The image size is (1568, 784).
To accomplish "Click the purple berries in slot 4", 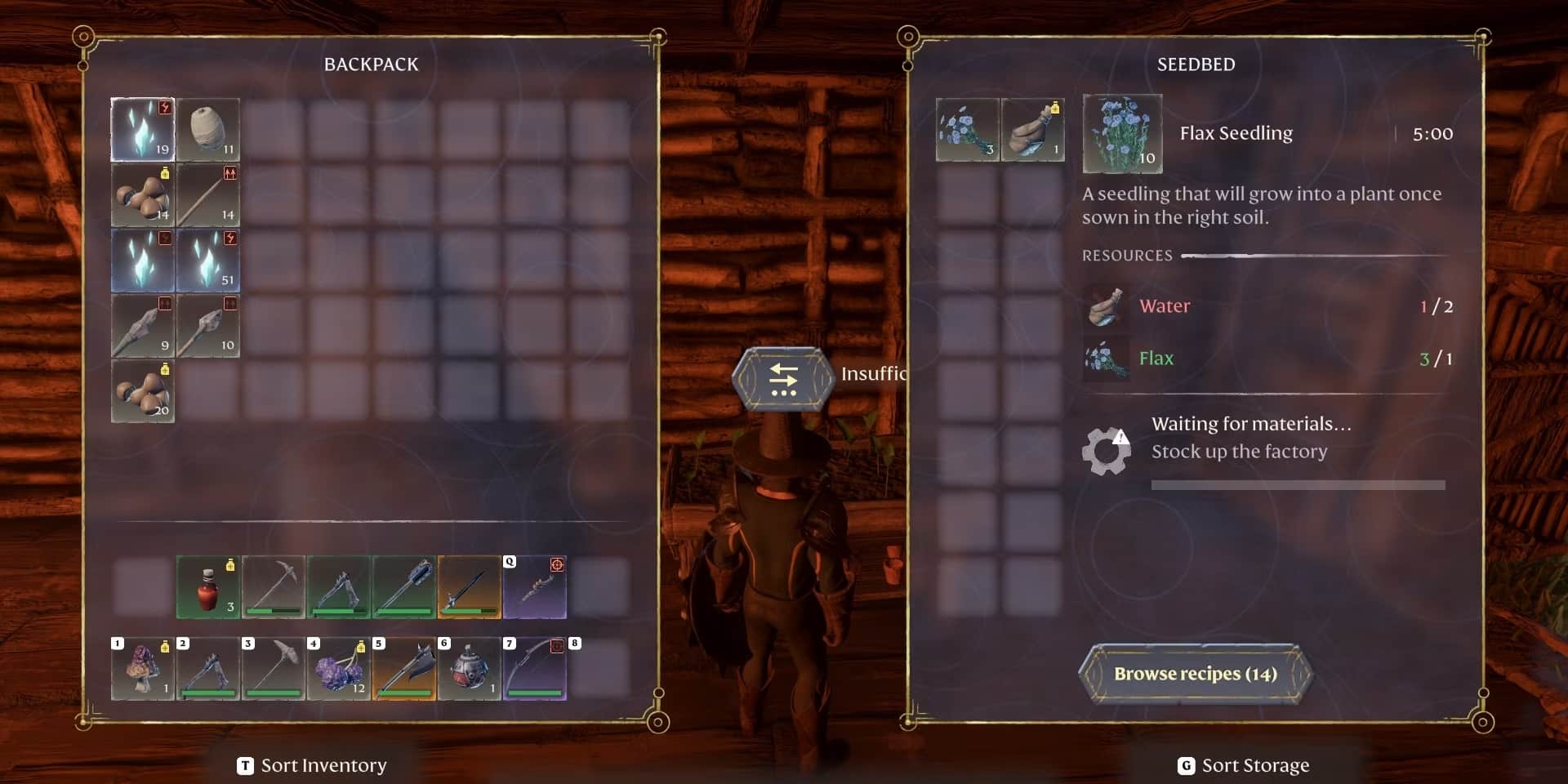I will pyautogui.click(x=338, y=670).
